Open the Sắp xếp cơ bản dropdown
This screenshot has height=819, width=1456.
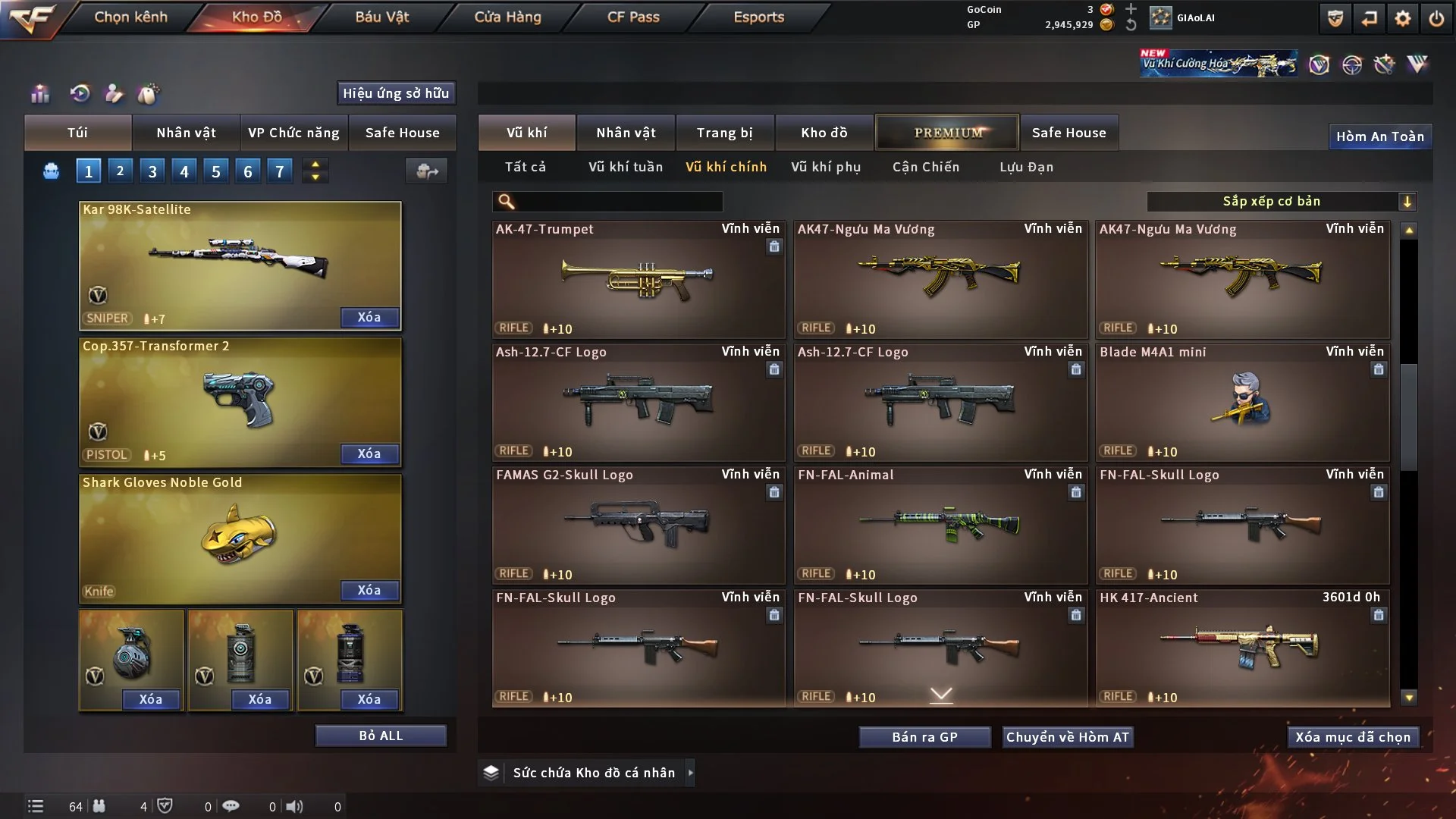click(x=1281, y=202)
